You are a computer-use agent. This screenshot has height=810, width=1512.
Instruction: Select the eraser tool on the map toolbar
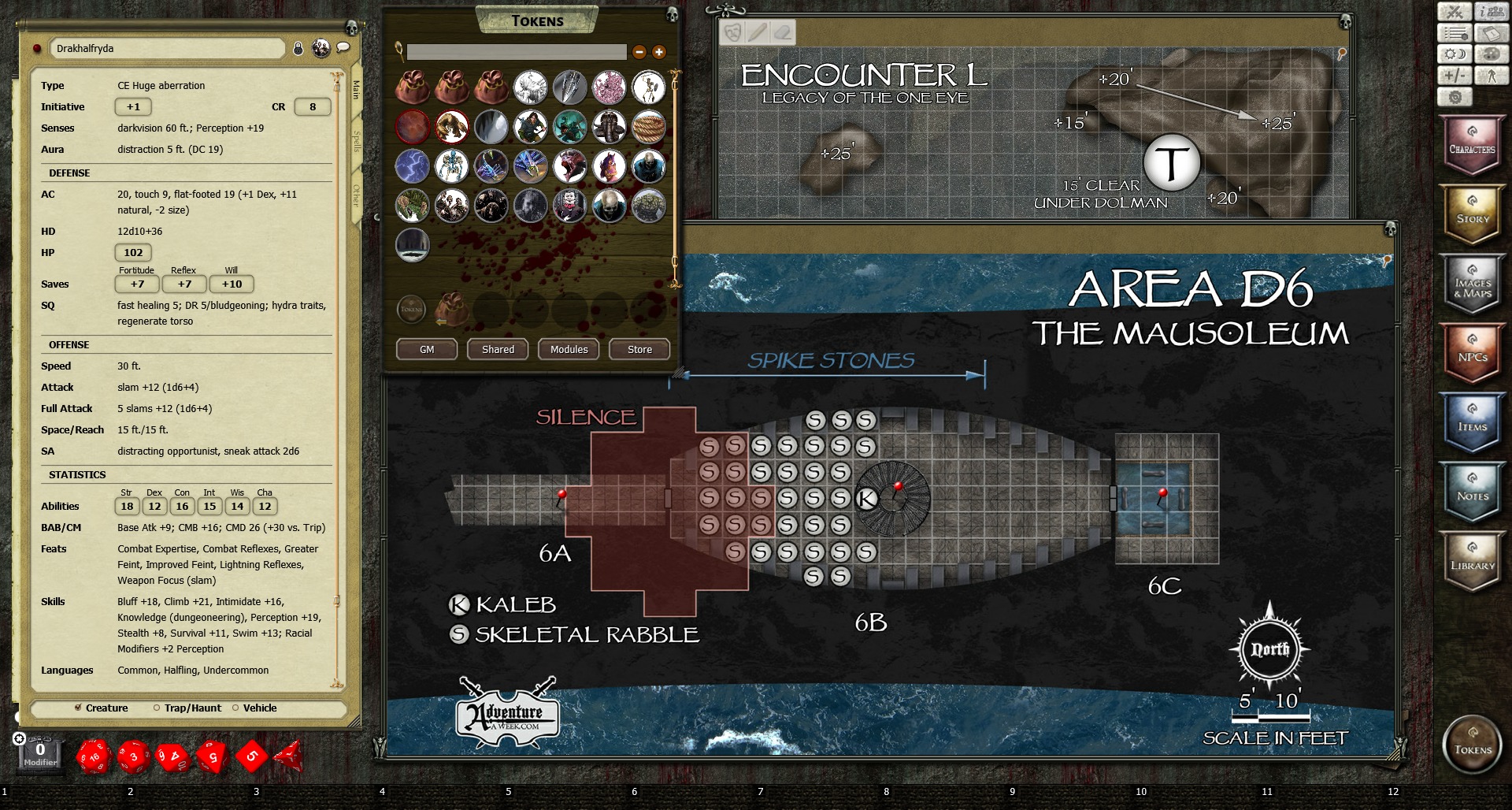tap(780, 32)
